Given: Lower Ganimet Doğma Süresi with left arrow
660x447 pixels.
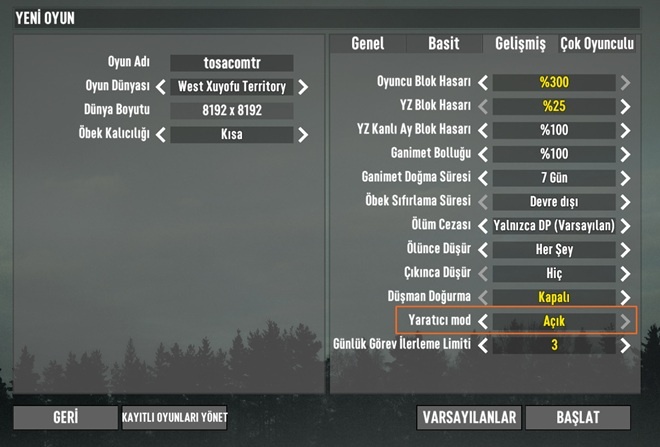Looking at the screenshot, I should tap(483, 178).
